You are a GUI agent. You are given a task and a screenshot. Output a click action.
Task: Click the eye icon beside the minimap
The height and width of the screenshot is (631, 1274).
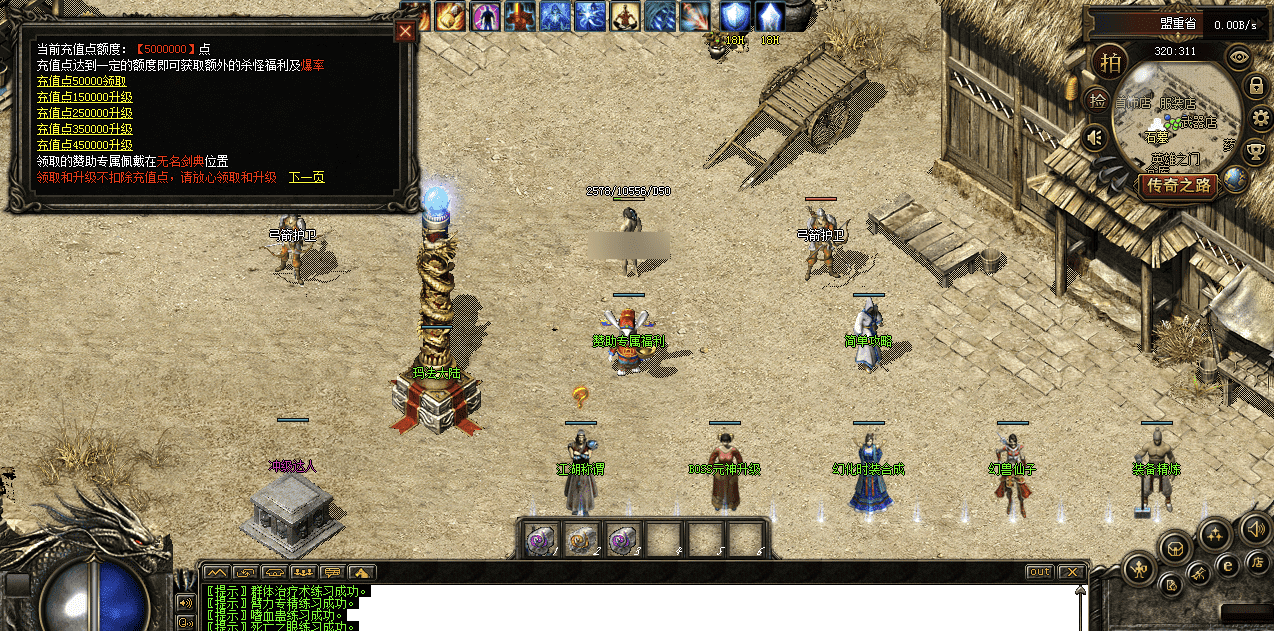pos(1239,56)
